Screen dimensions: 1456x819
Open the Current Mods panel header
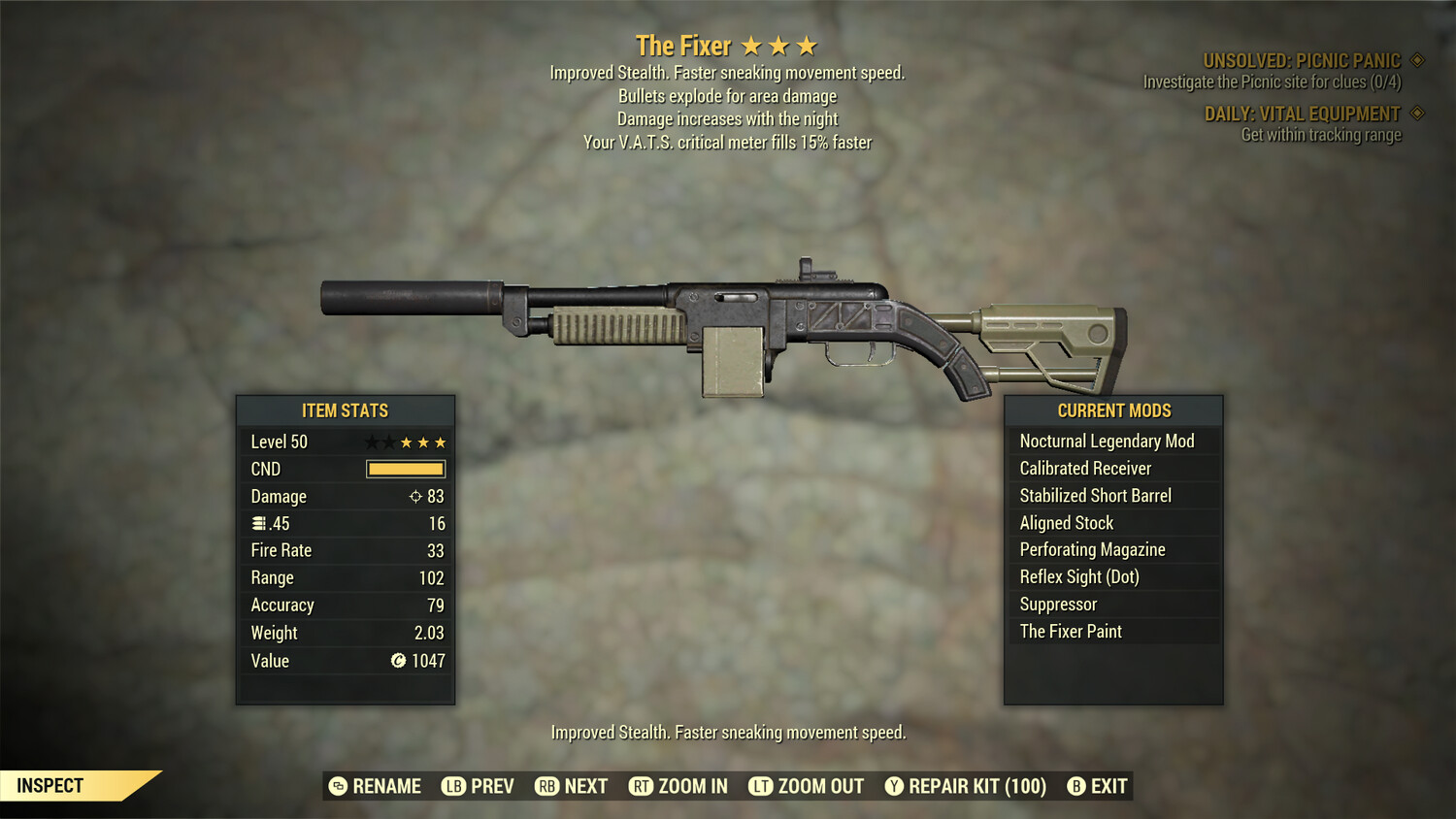(x=1112, y=410)
